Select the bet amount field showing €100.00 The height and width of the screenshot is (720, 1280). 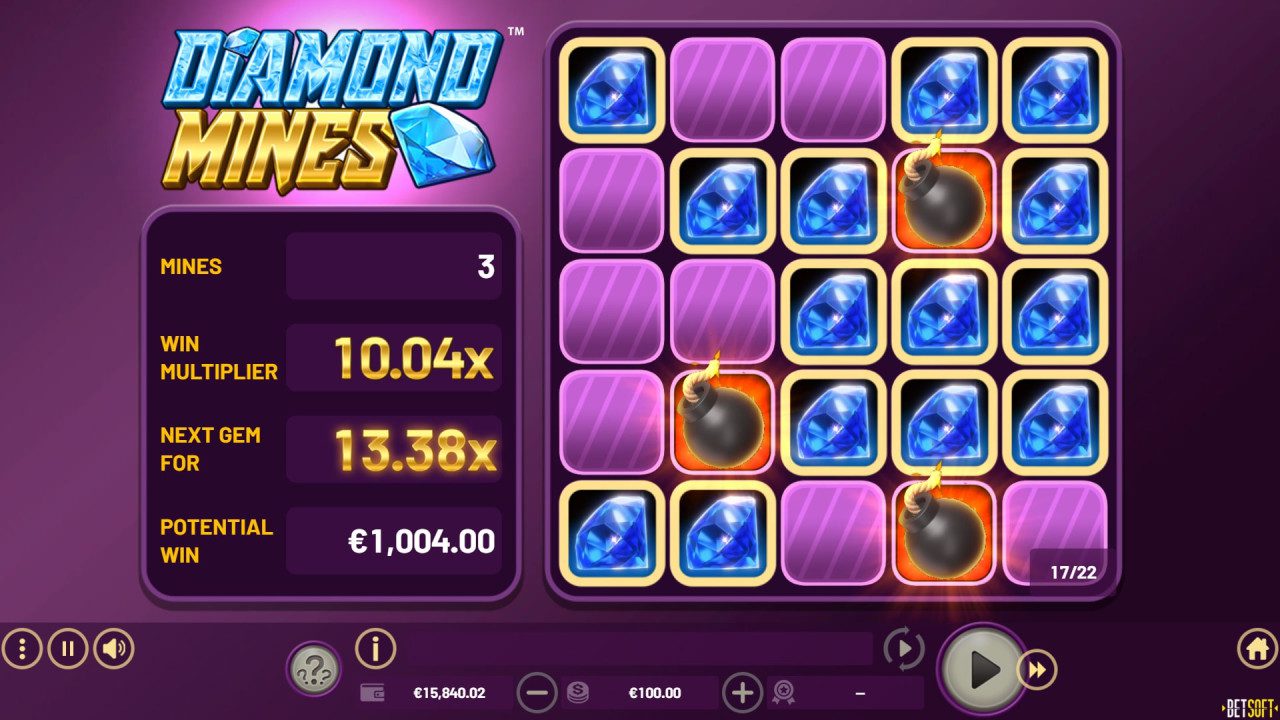tap(655, 691)
